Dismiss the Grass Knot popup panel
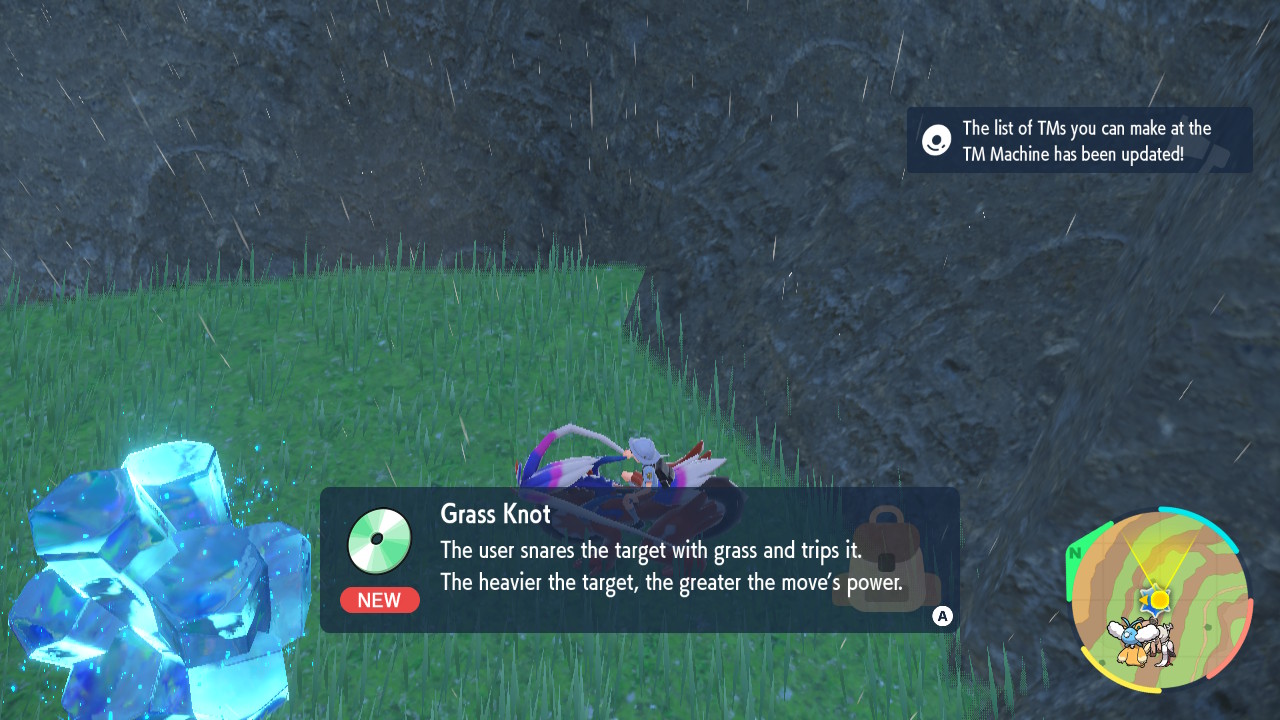 tap(941, 617)
